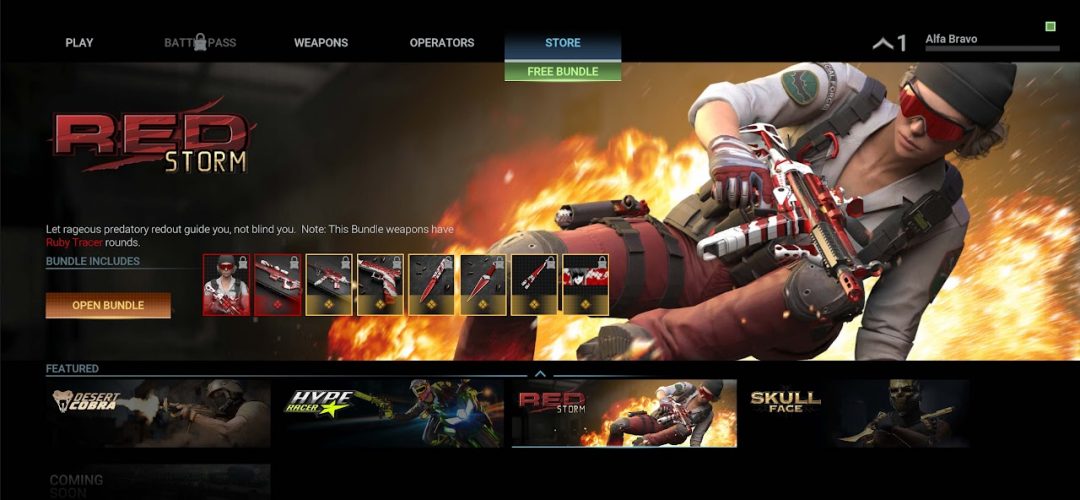Click the Open Bundle button
Viewport: 1080px width, 500px height.
coord(108,305)
